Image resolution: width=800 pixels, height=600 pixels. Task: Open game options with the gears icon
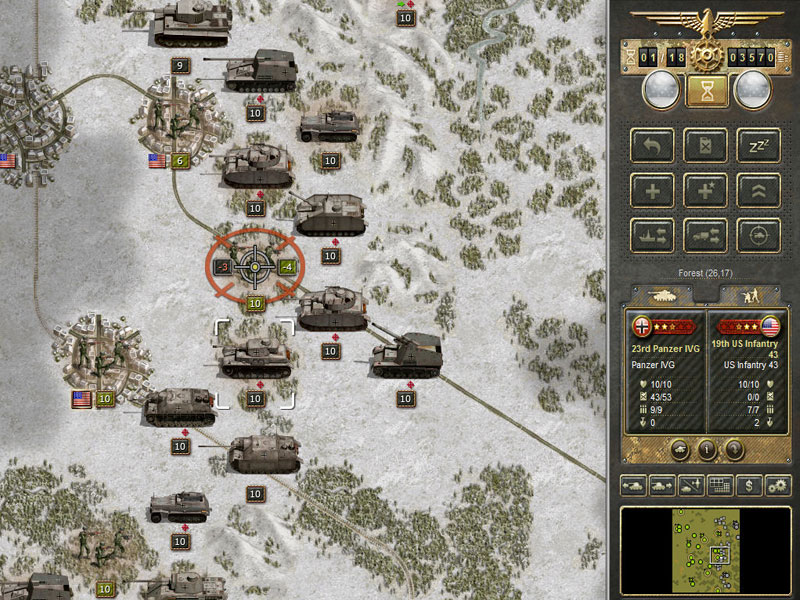[x=777, y=486]
